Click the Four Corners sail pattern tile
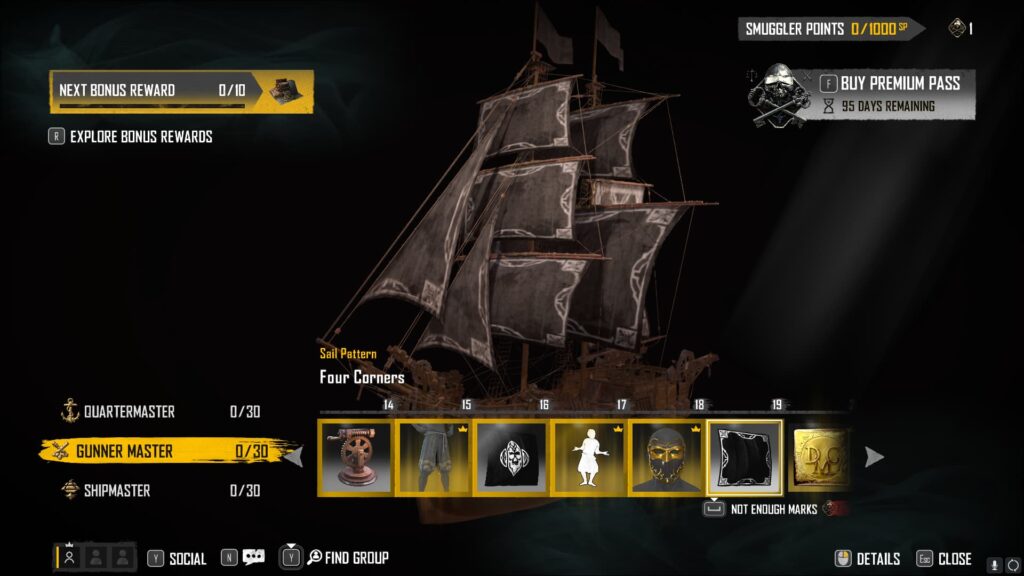1024x576 pixels. [745, 457]
